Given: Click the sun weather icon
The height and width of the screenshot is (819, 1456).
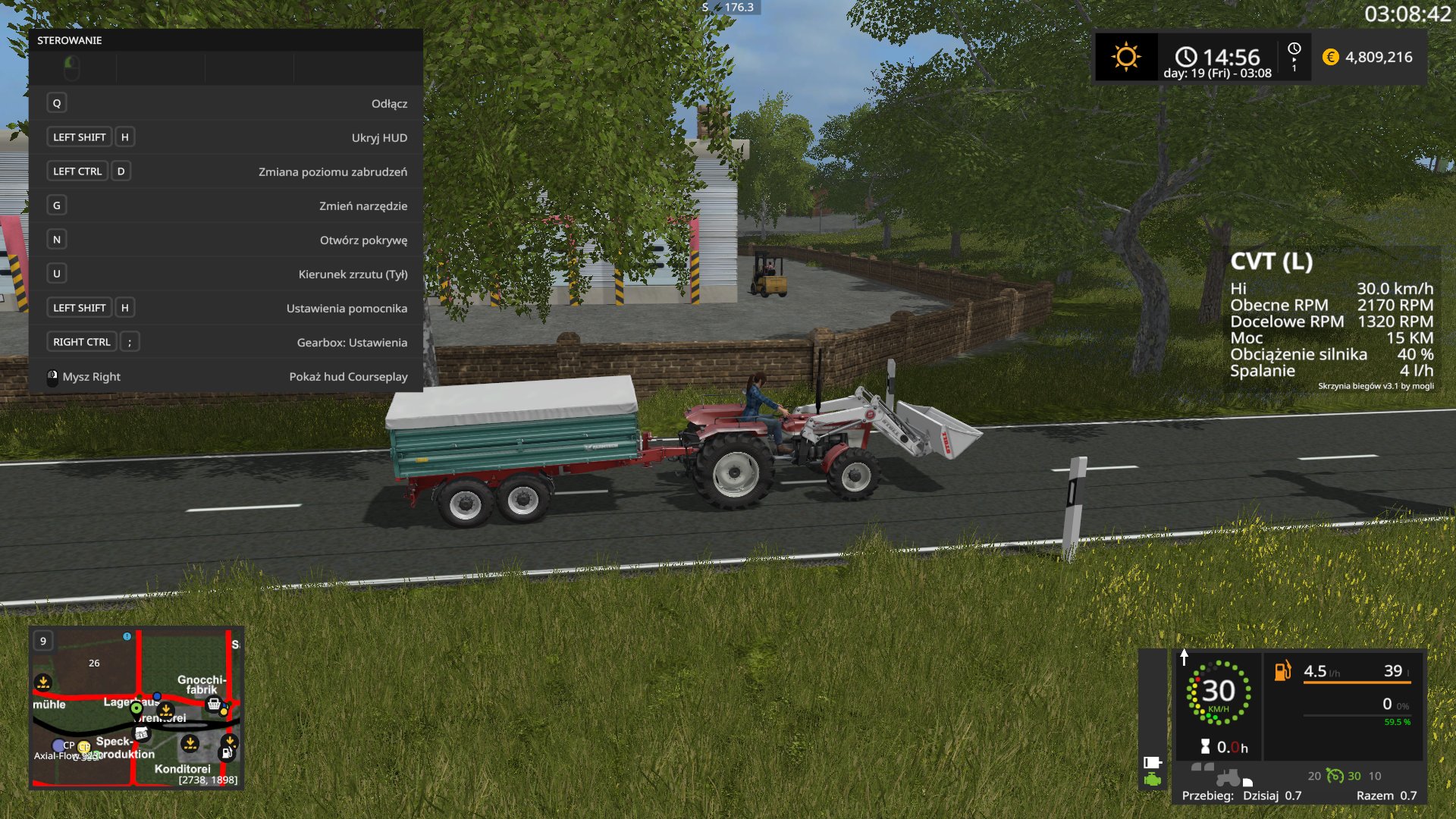Looking at the screenshot, I should point(1125,57).
